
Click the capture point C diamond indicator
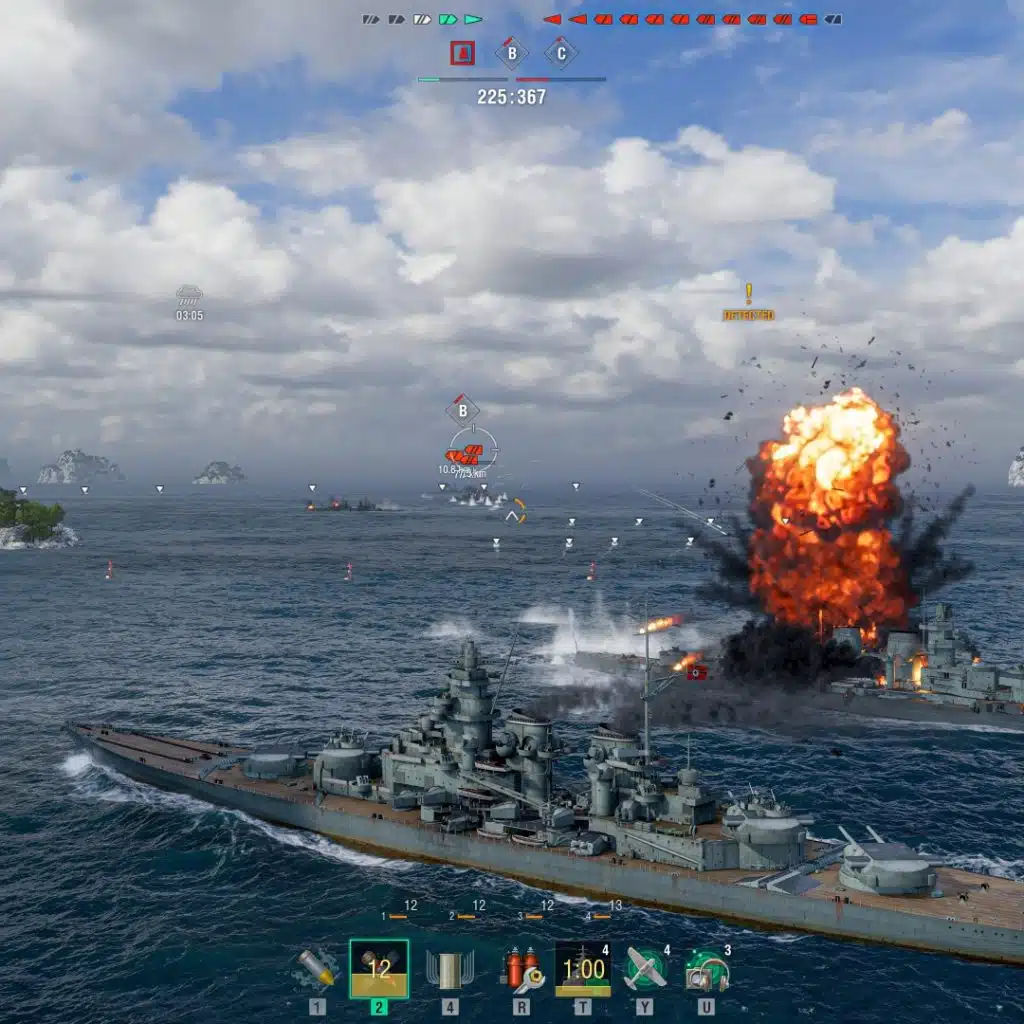tap(560, 53)
